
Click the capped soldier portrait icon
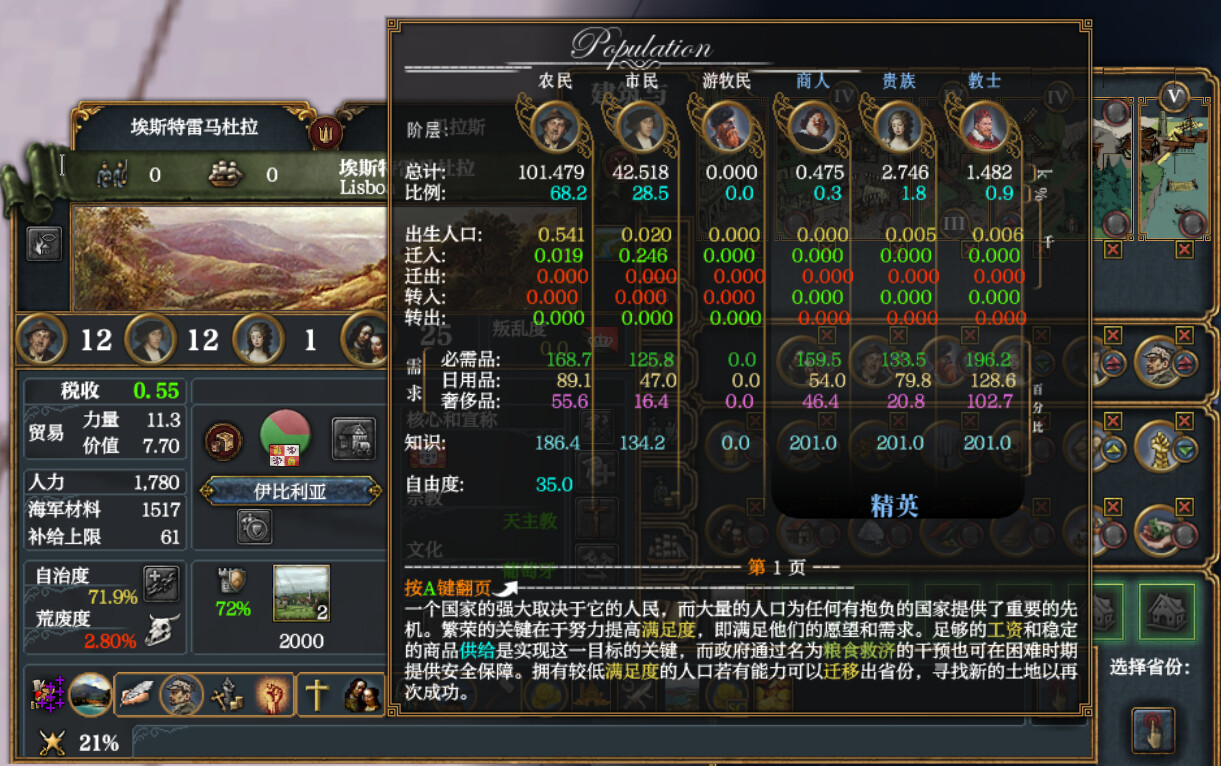click(1160, 359)
